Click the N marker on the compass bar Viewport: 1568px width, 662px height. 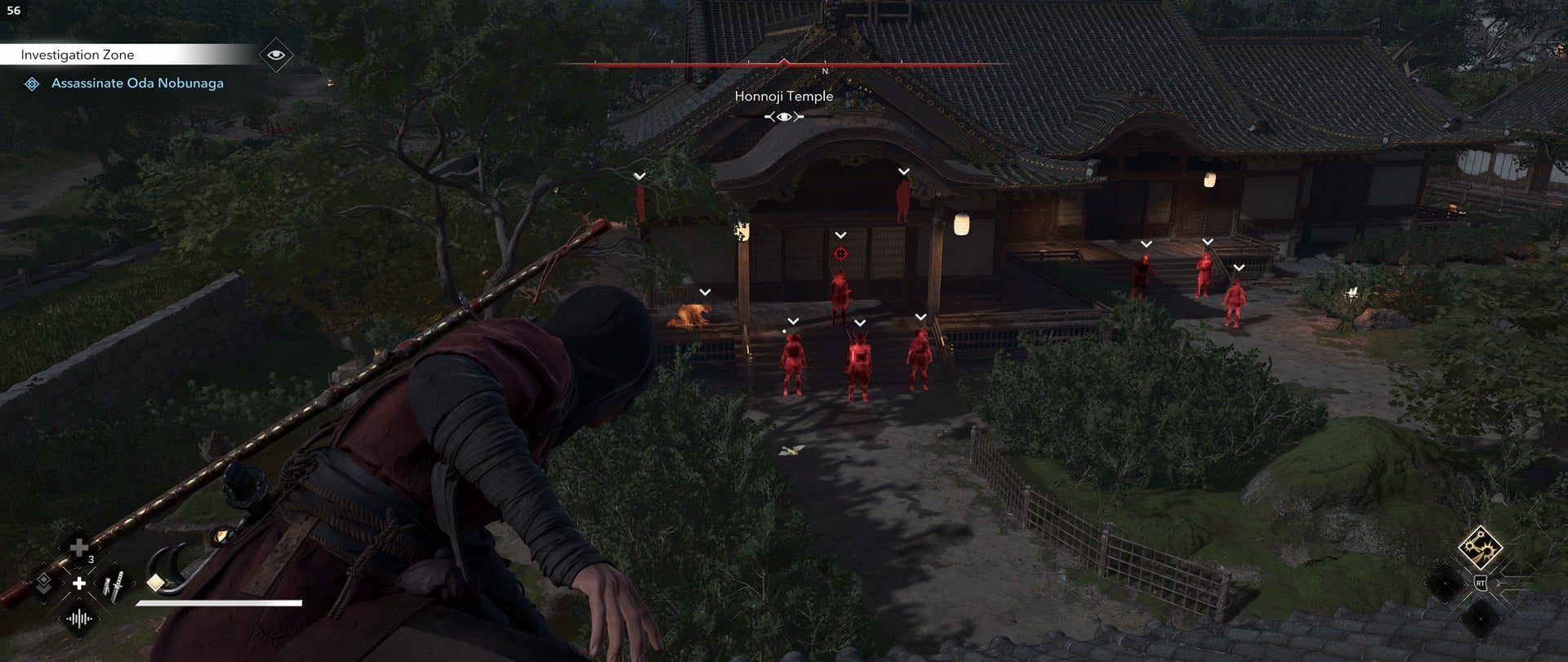click(825, 70)
